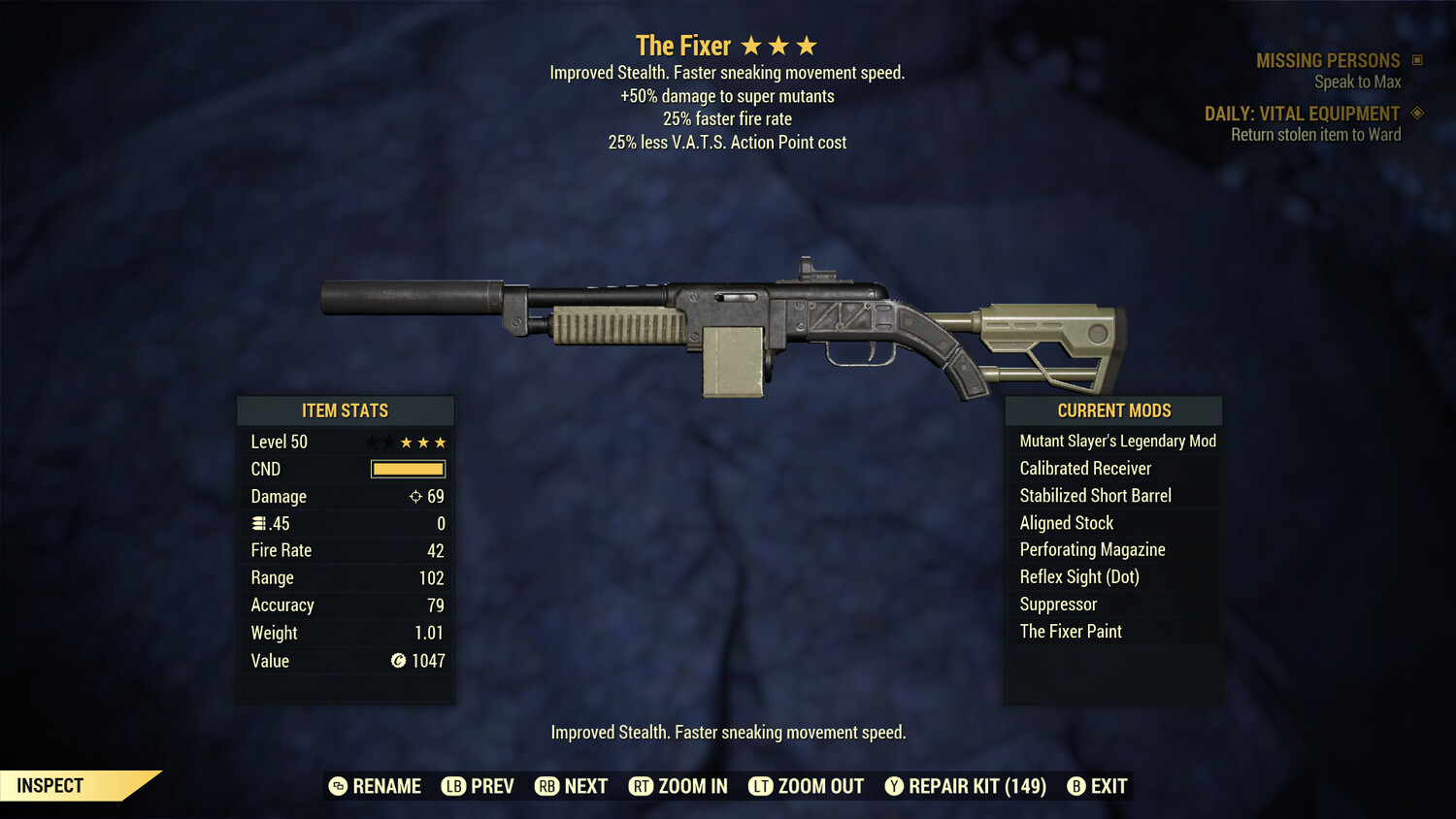Click the diamond icon beside Daily: Vital Equipment
The image size is (1456, 819).
pyautogui.click(x=1417, y=113)
